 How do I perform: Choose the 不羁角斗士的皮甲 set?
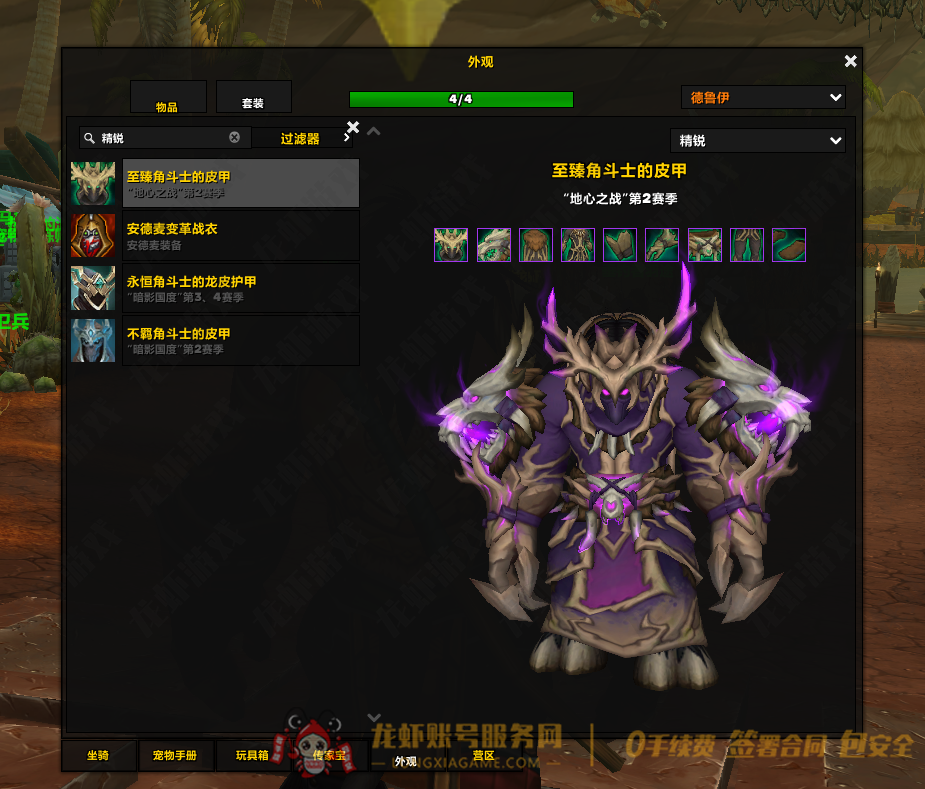[240, 340]
